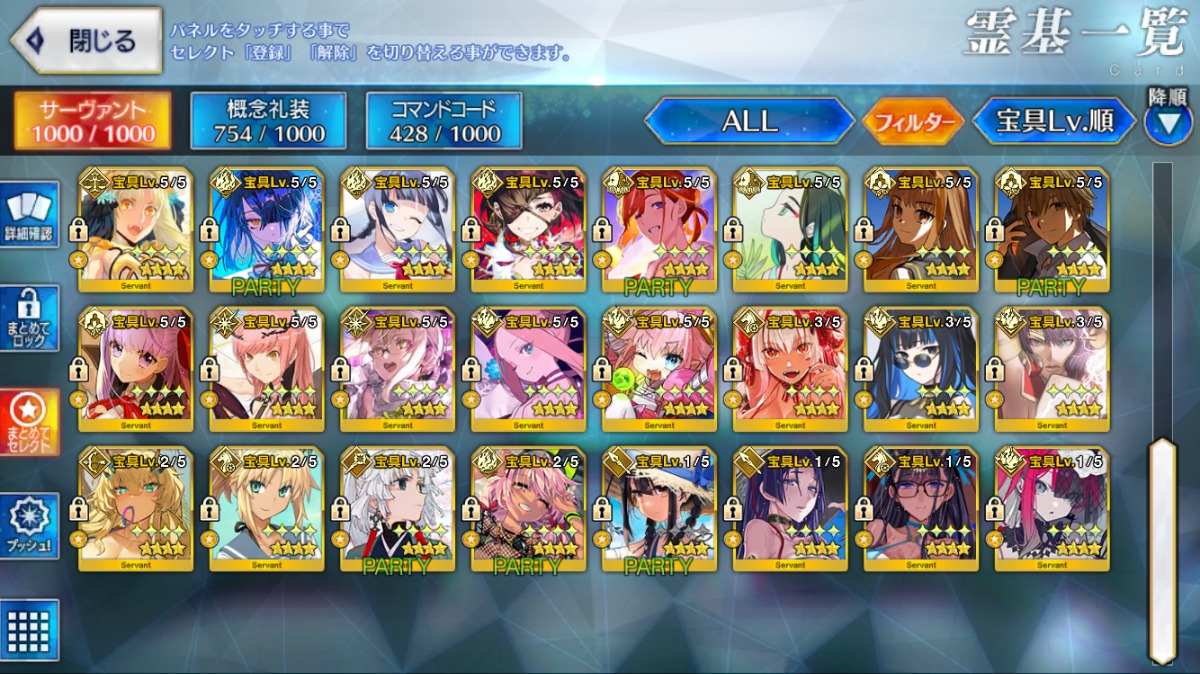The image size is (1200, 674).
Task: Select the servant with glasses and 宝具Lv.1
Action: coord(921,509)
